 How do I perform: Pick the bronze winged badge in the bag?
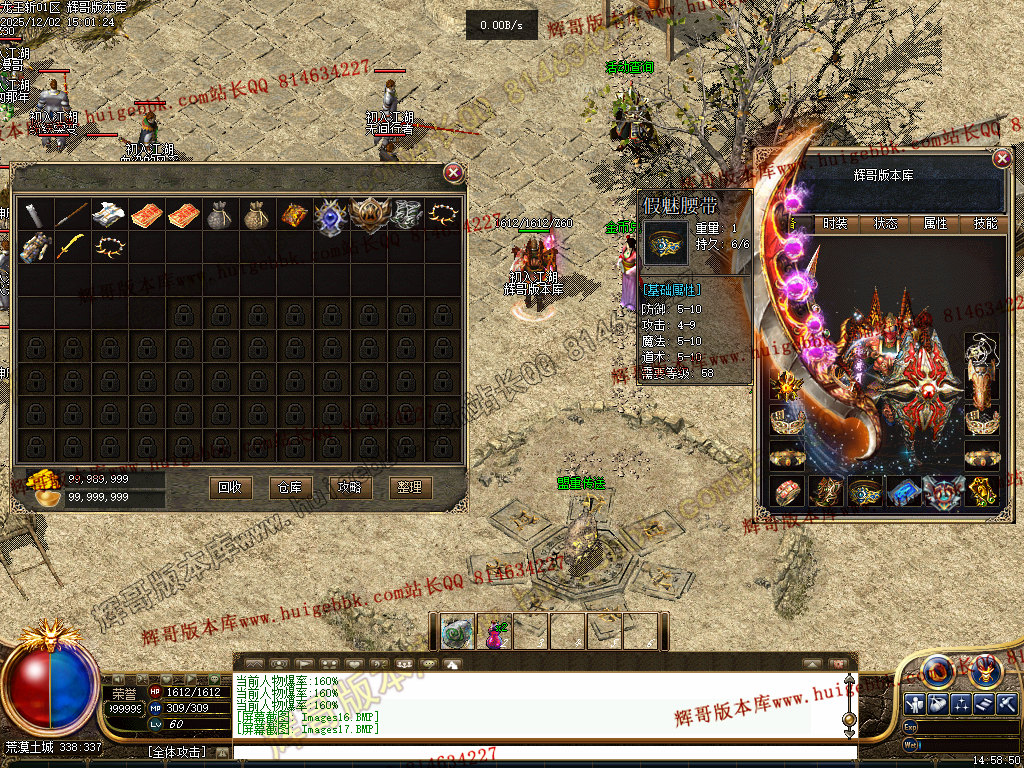tap(368, 215)
